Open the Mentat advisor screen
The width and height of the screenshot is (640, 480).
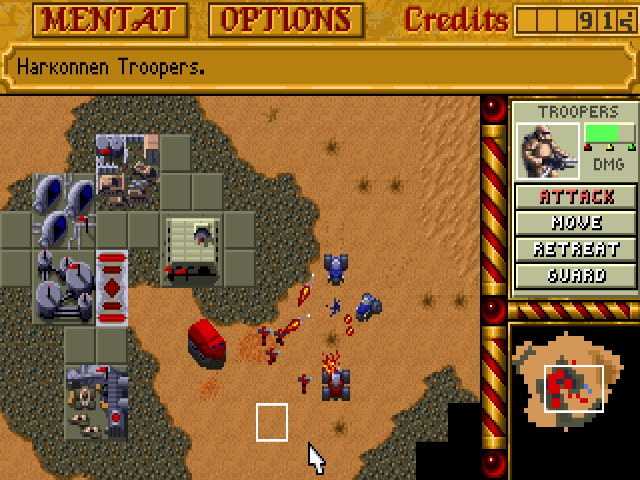pos(97,19)
